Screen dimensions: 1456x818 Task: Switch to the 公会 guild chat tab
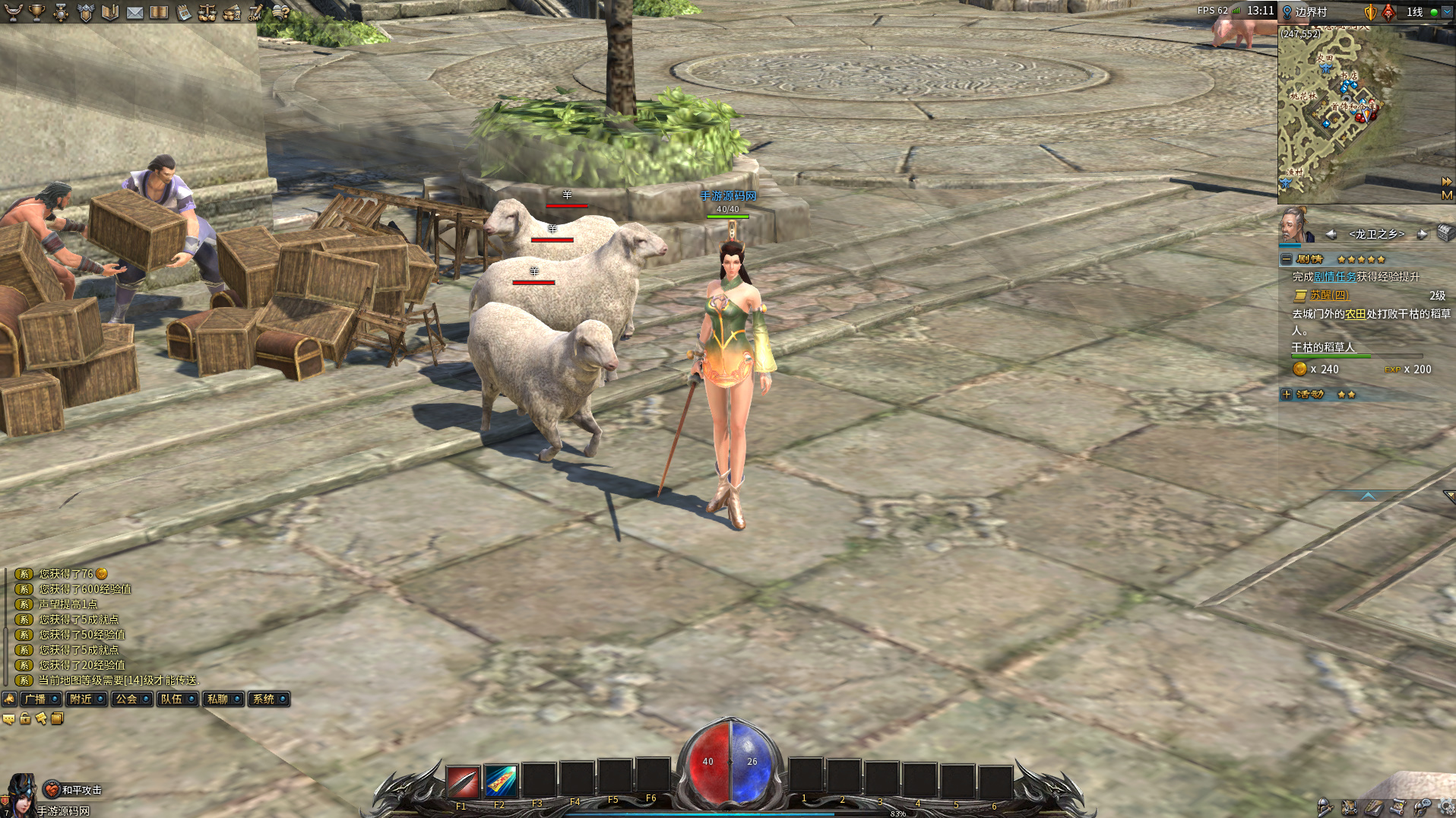tap(131, 699)
